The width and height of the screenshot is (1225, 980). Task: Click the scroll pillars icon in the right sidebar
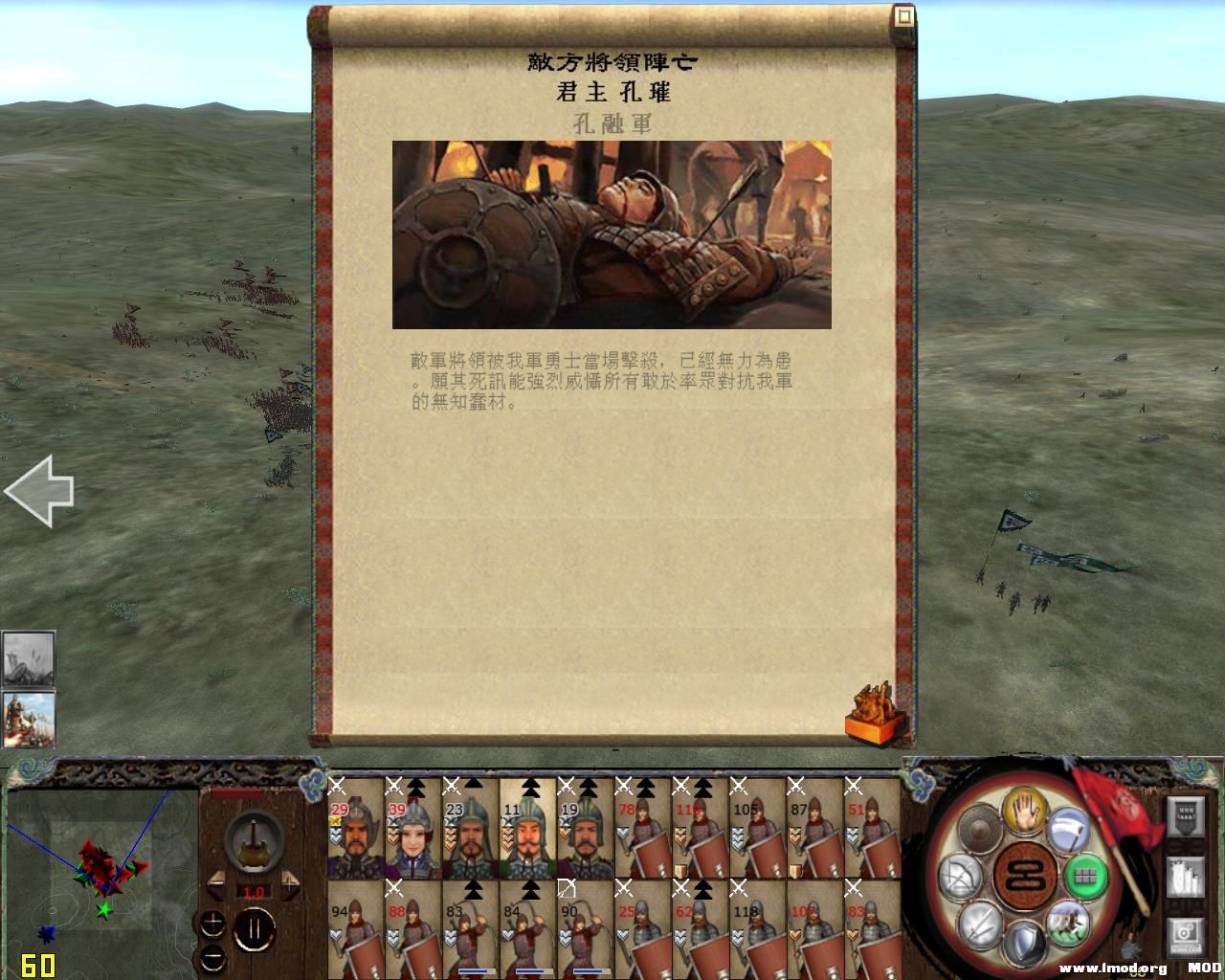coord(1185,878)
